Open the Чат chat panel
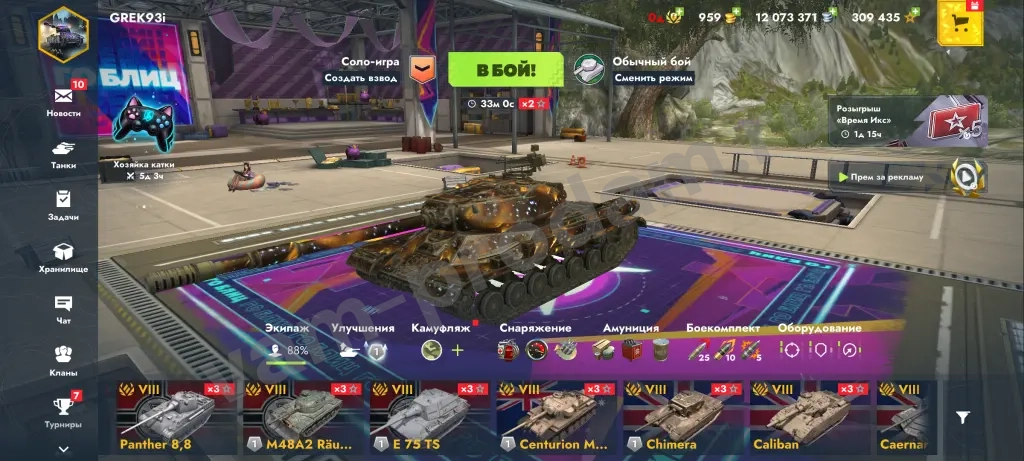Screen dimensions: 1024x461 63,309
